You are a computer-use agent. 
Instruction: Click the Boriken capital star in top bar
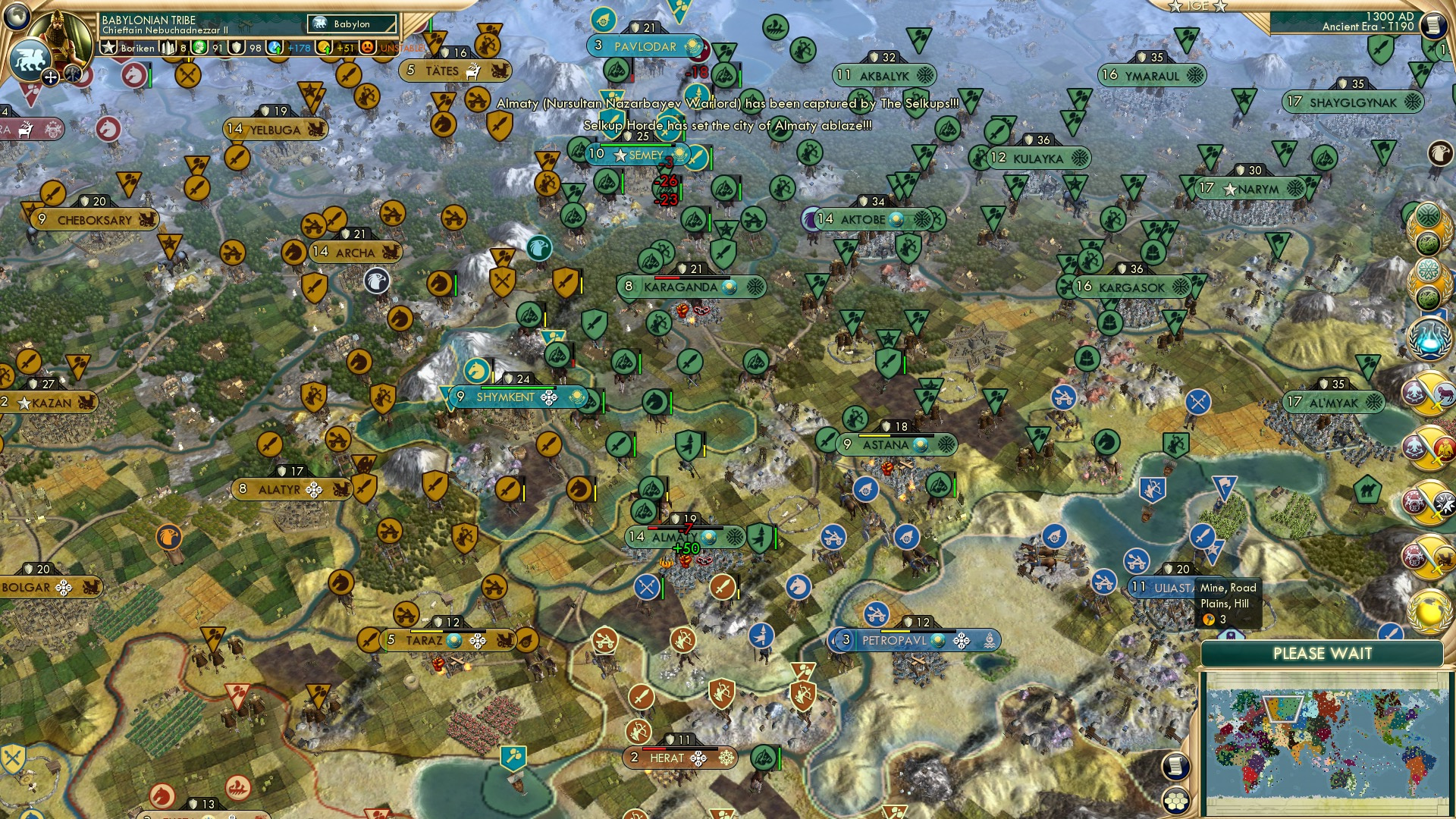(x=108, y=47)
